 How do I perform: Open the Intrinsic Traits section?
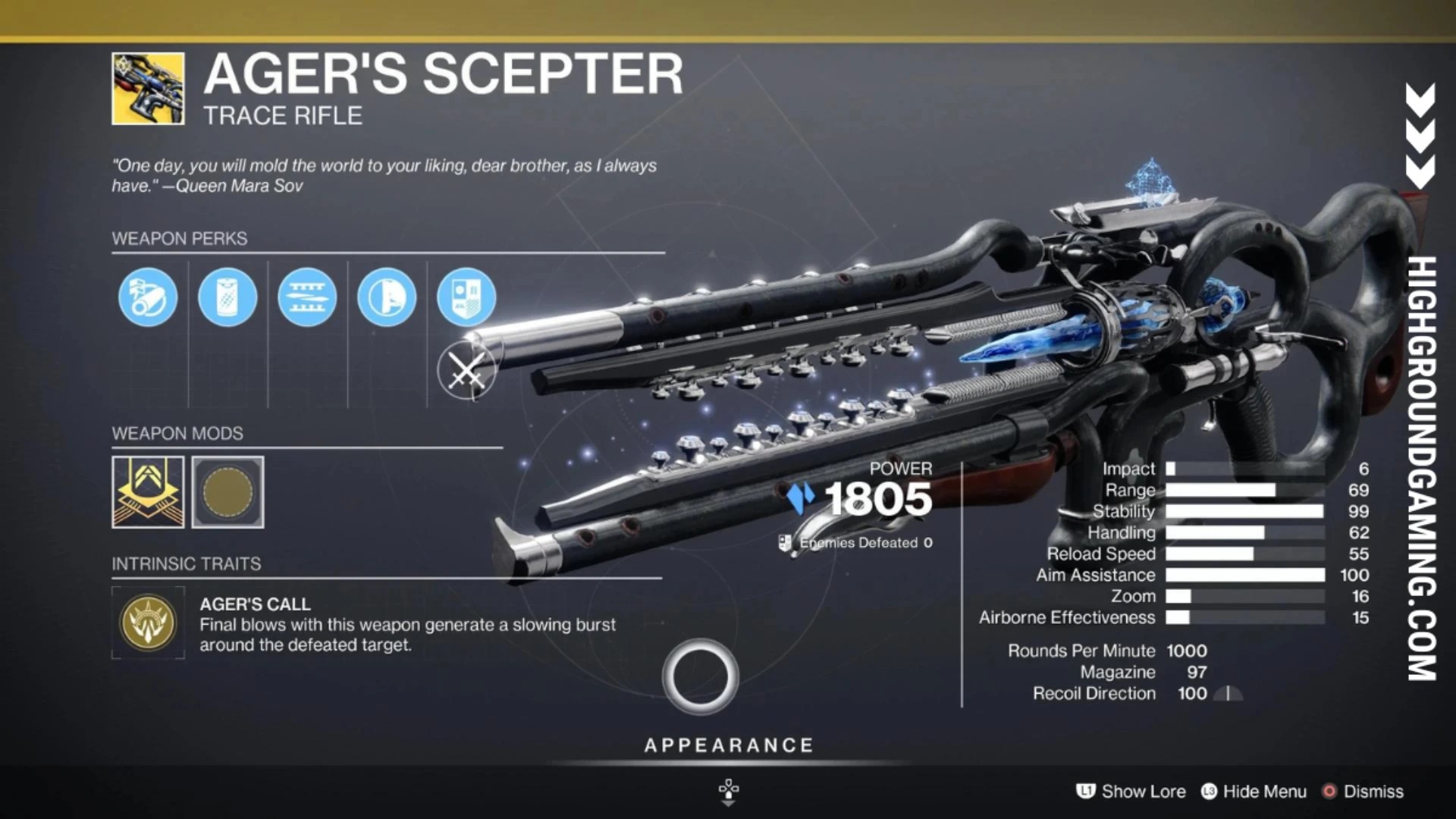tap(186, 563)
